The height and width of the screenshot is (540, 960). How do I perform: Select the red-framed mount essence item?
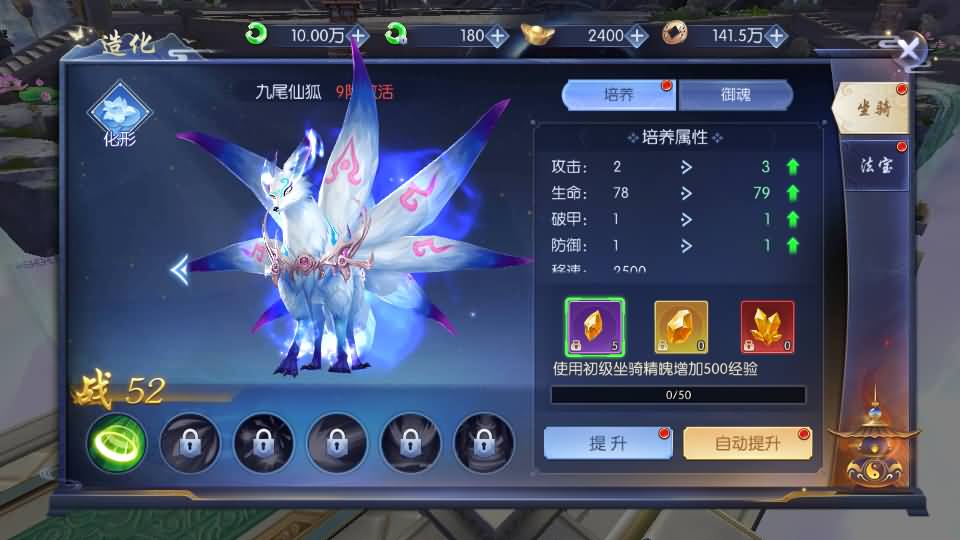click(x=767, y=327)
